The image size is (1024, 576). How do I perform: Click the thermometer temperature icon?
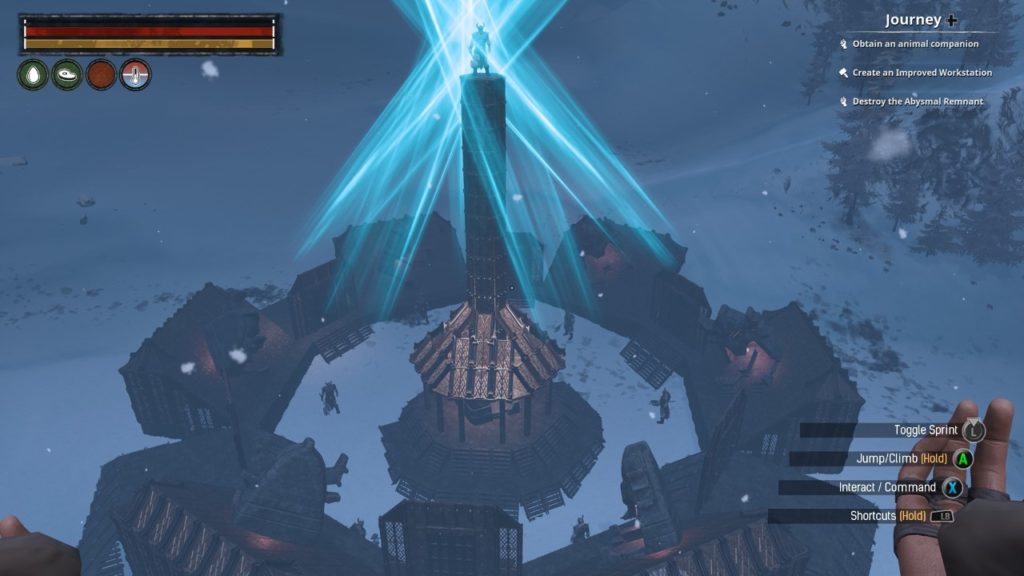pyautogui.click(x=135, y=75)
